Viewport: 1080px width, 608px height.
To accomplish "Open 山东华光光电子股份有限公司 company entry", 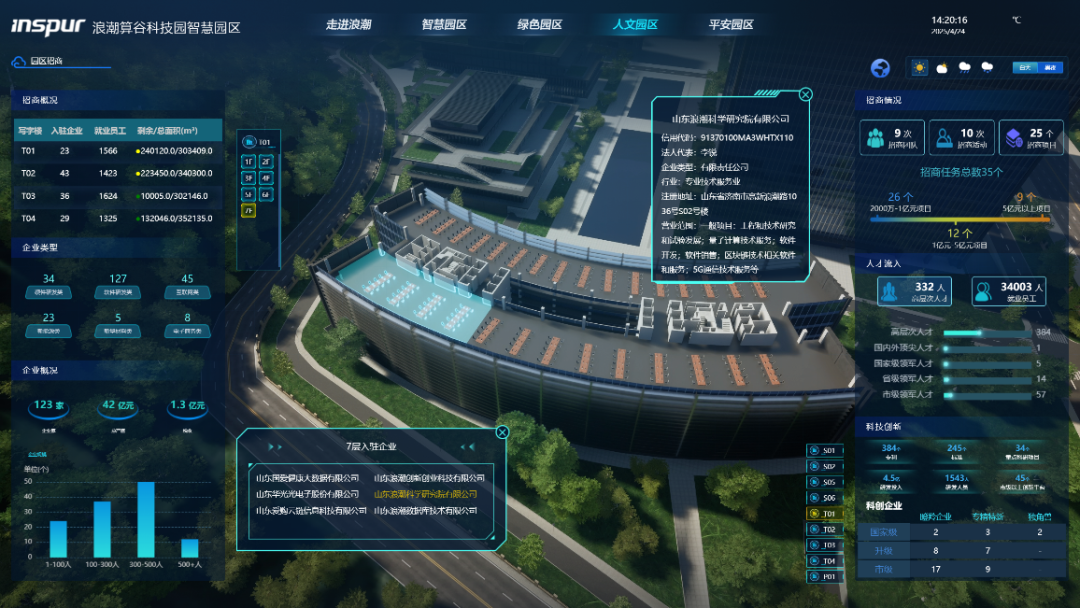I will [x=307, y=494].
